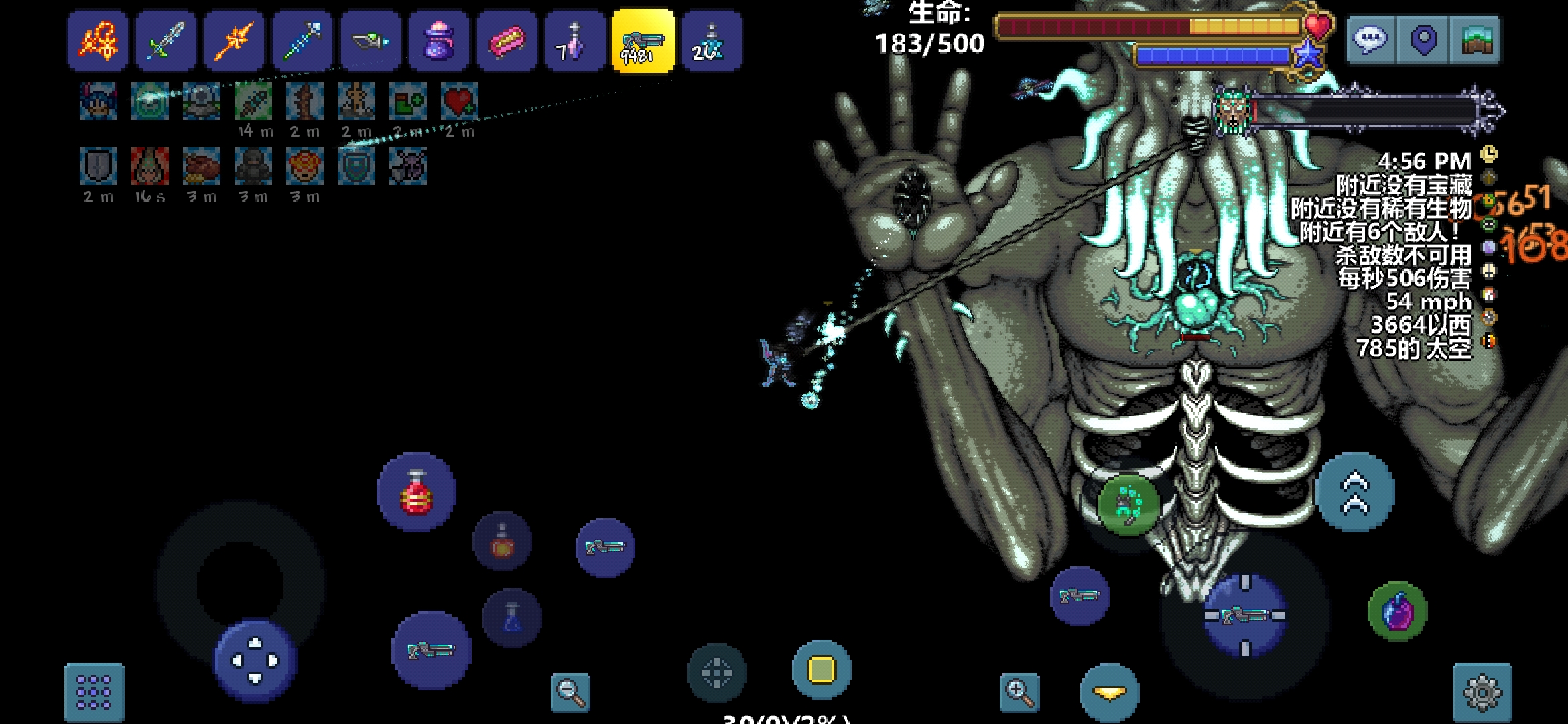Screen dimensions: 1568x724
Task: Open the settings gear
Action: 1482,692
